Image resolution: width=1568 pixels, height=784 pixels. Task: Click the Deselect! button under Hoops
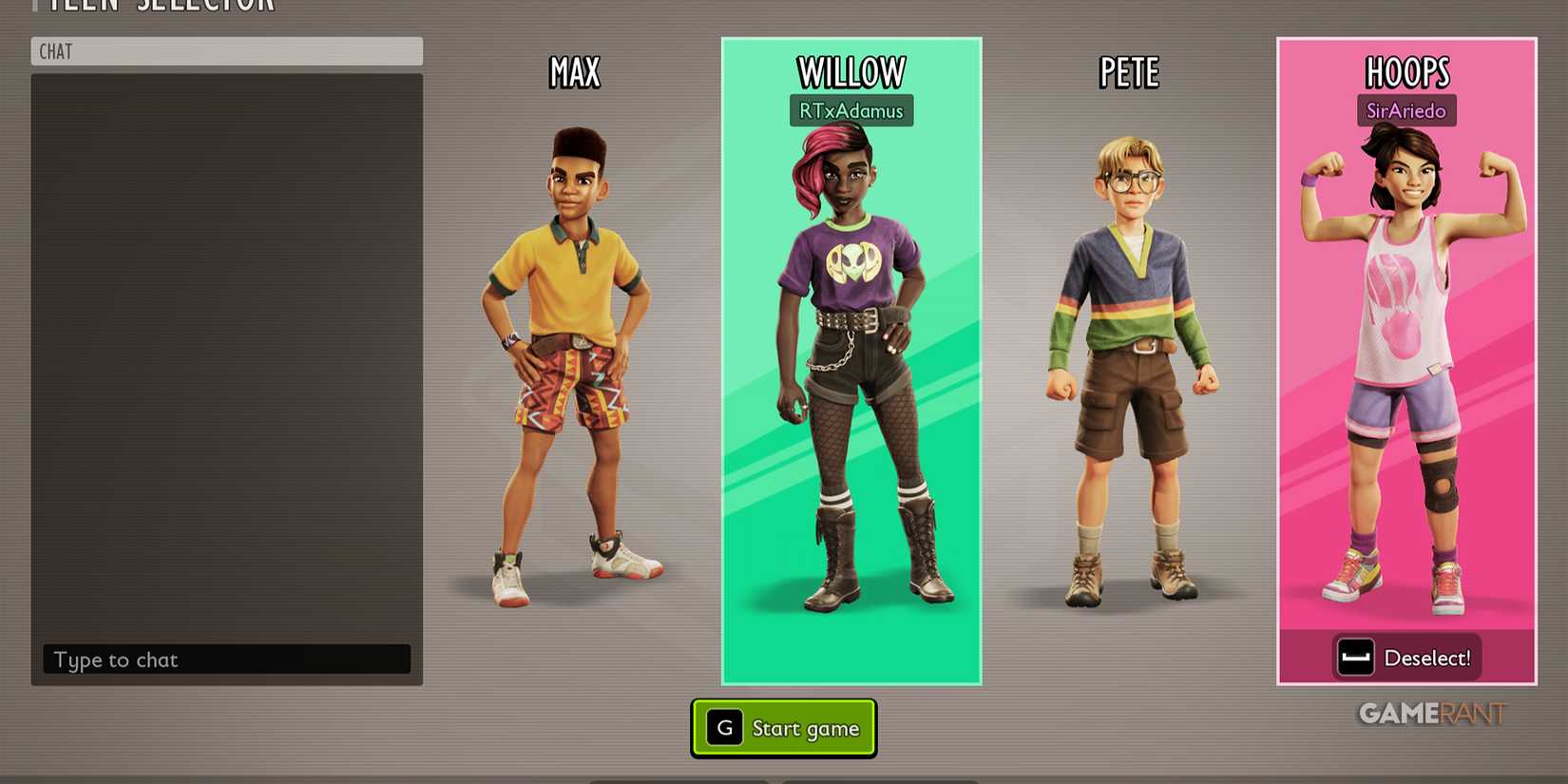pos(1406,657)
